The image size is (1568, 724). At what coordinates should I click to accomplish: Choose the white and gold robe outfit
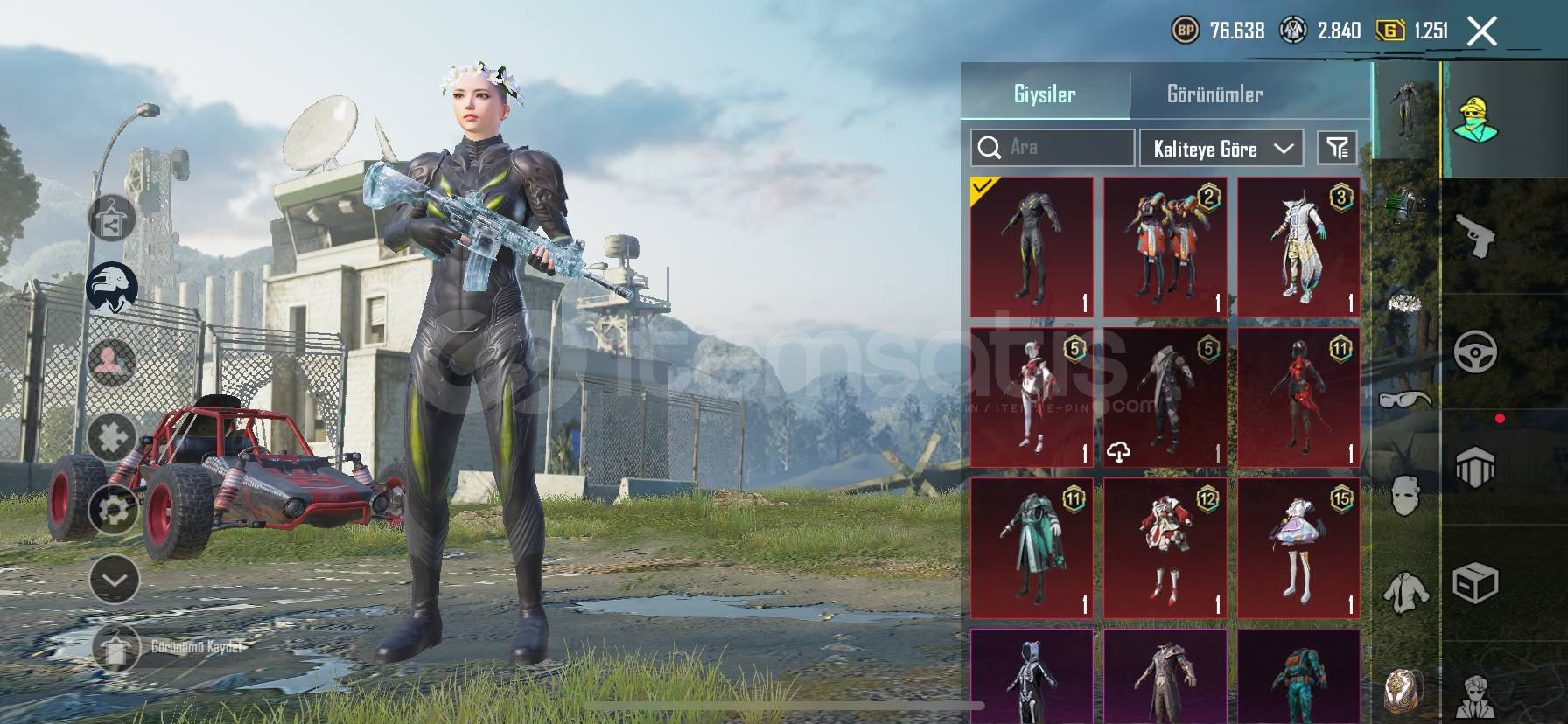point(1298,247)
